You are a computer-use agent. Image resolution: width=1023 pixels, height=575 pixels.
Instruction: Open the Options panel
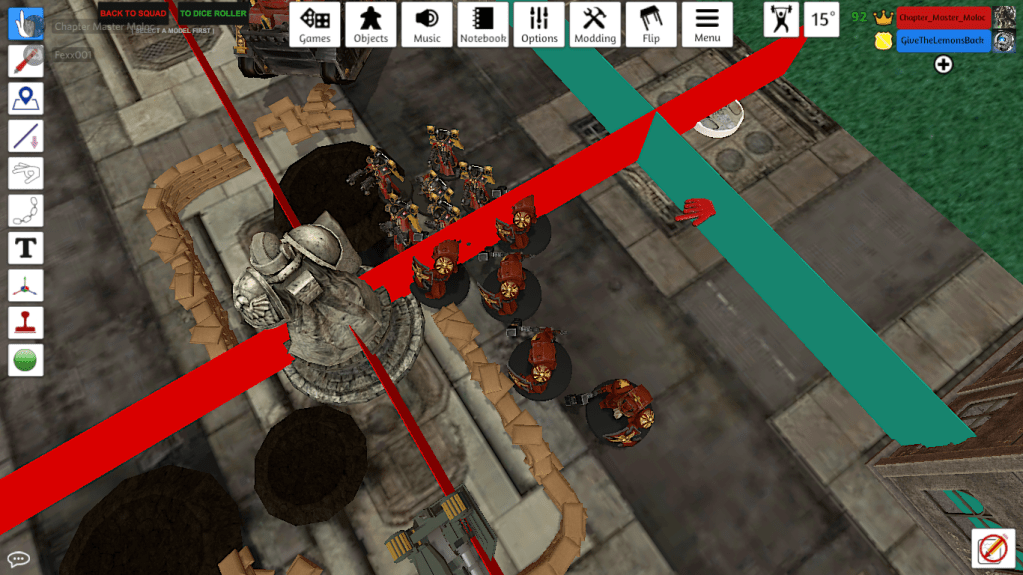[x=539, y=25]
